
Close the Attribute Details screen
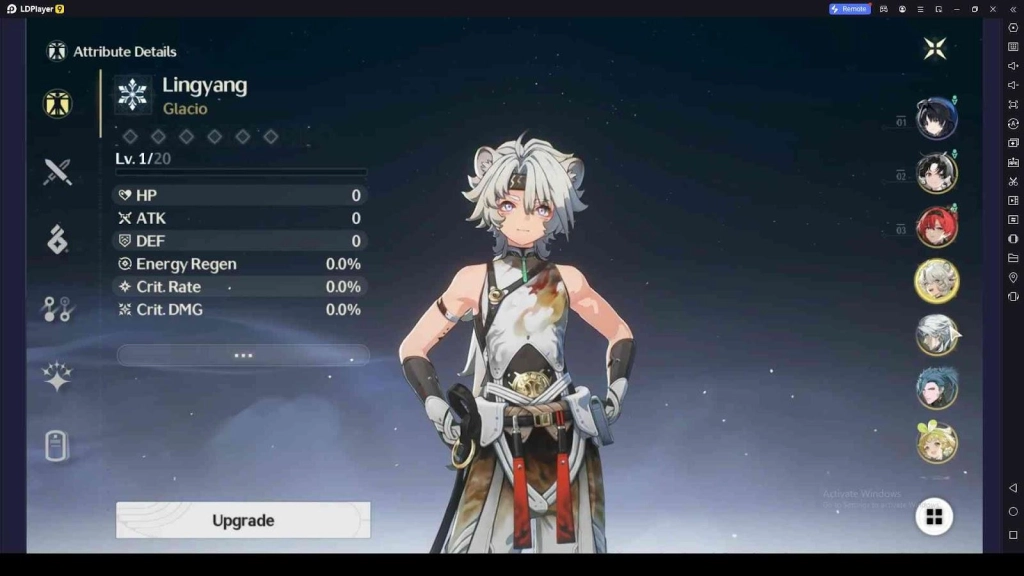(935, 49)
